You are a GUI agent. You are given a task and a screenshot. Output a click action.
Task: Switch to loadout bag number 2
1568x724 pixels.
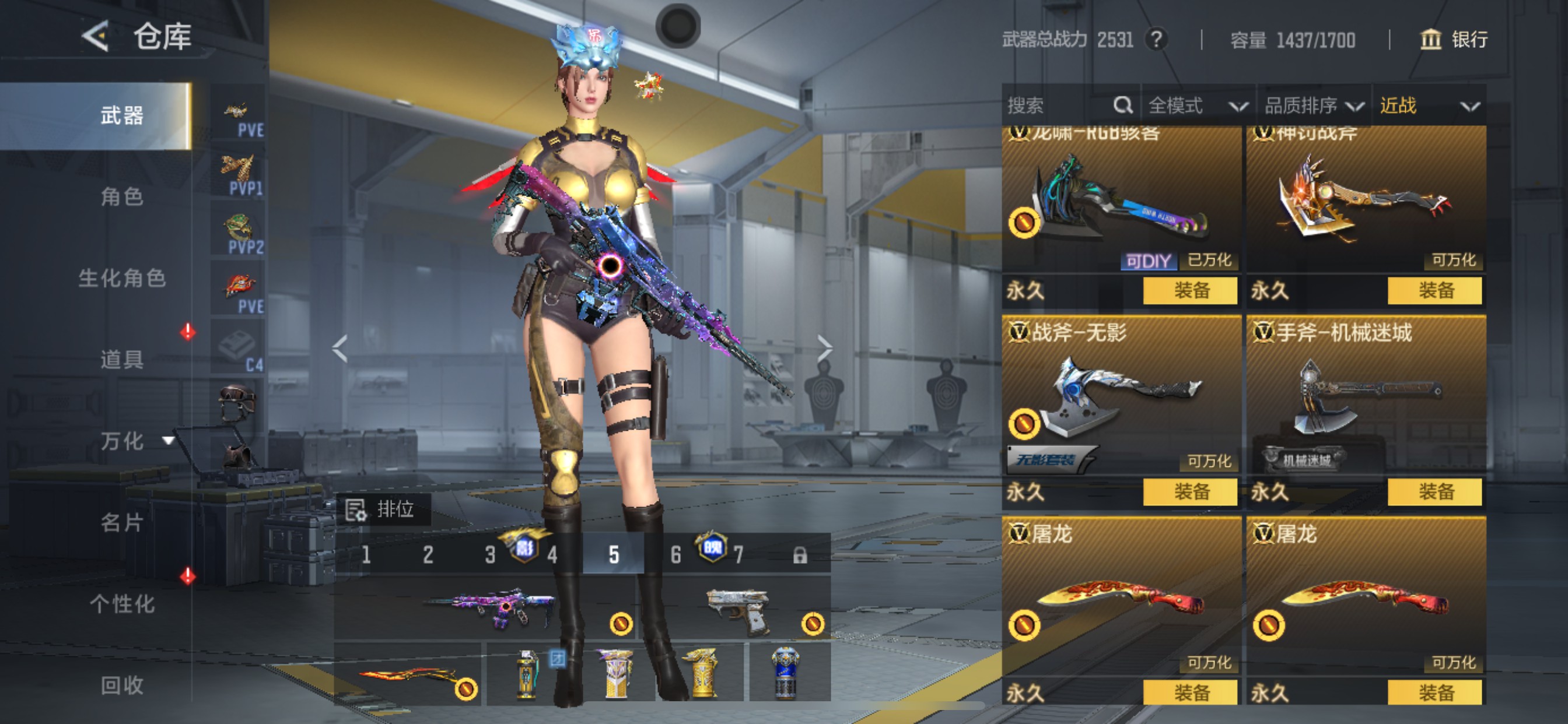(428, 554)
